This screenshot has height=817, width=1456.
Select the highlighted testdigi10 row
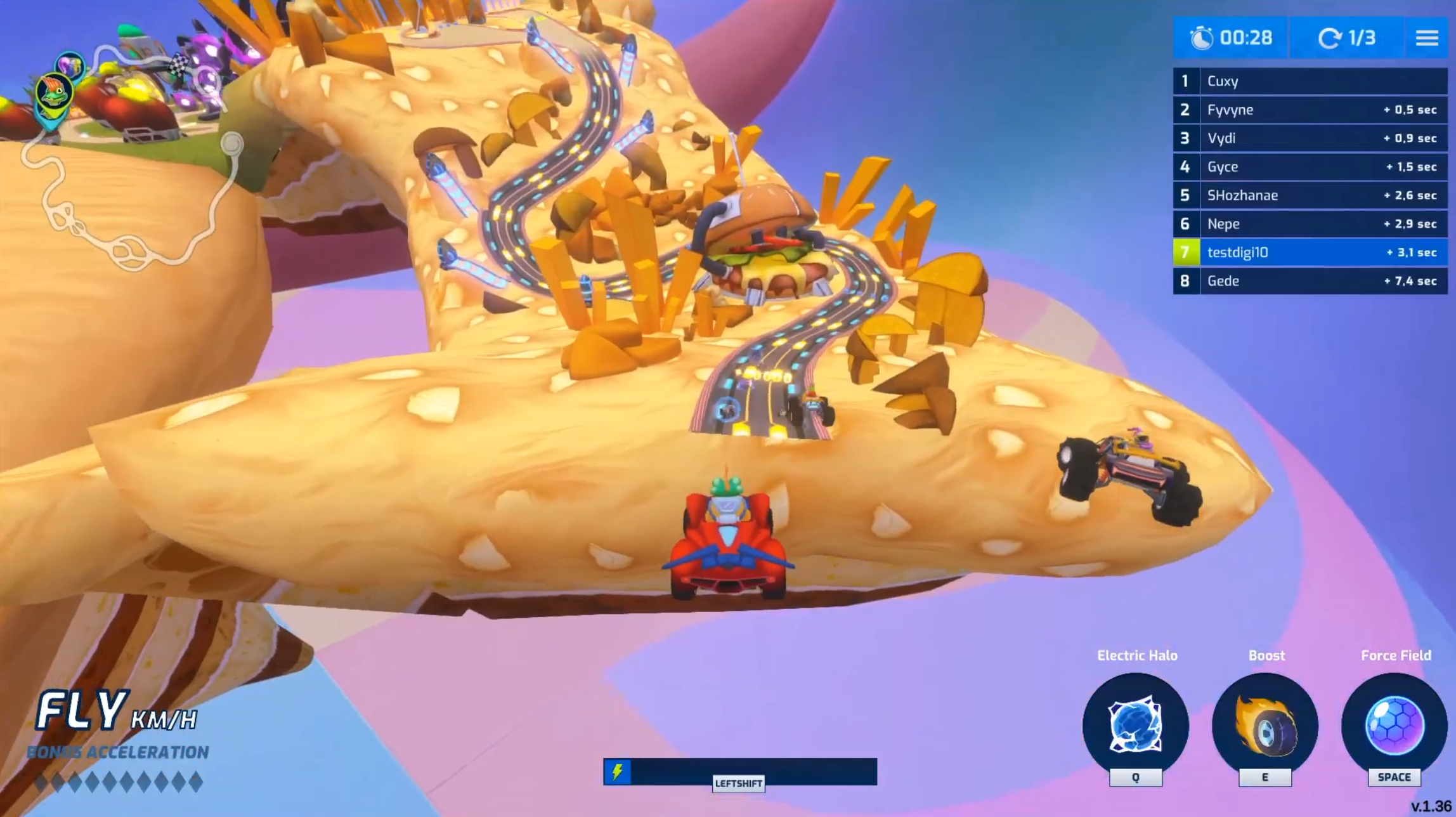[1310, 252]
